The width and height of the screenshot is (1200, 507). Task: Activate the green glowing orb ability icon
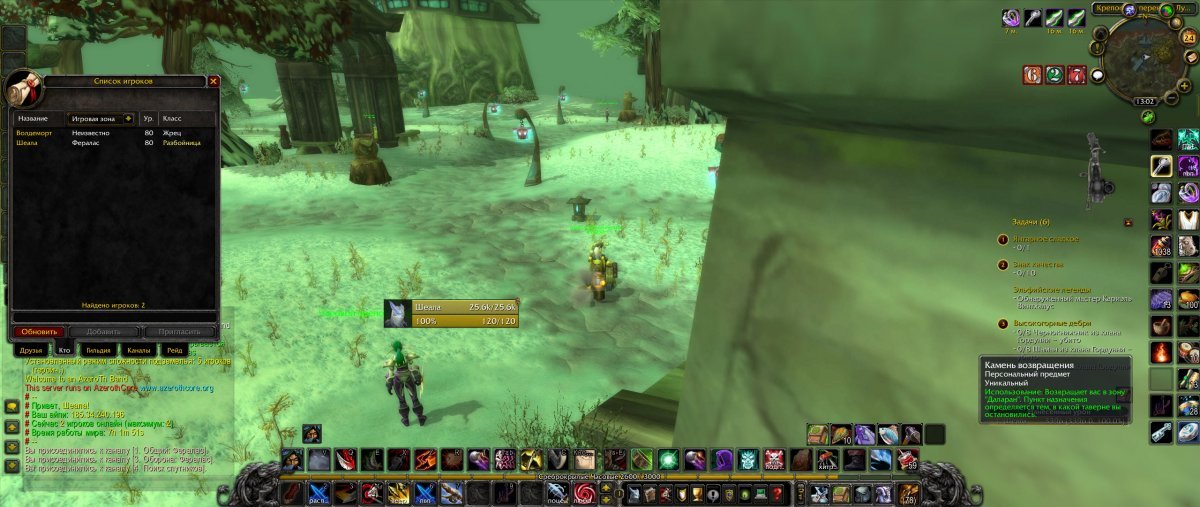tap(667, 459)
